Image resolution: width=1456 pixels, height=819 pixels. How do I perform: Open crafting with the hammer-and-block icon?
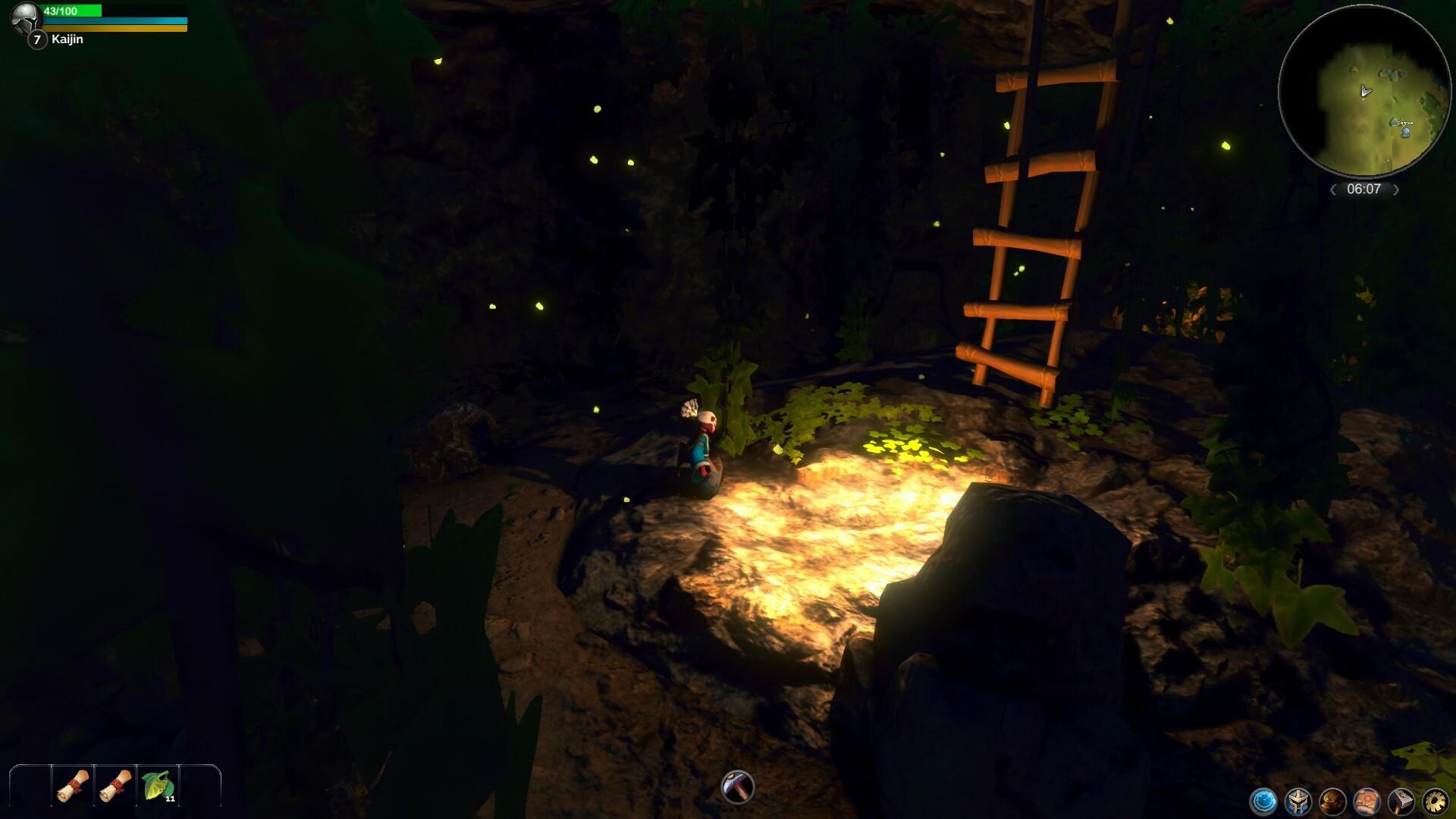(1403, 801)
